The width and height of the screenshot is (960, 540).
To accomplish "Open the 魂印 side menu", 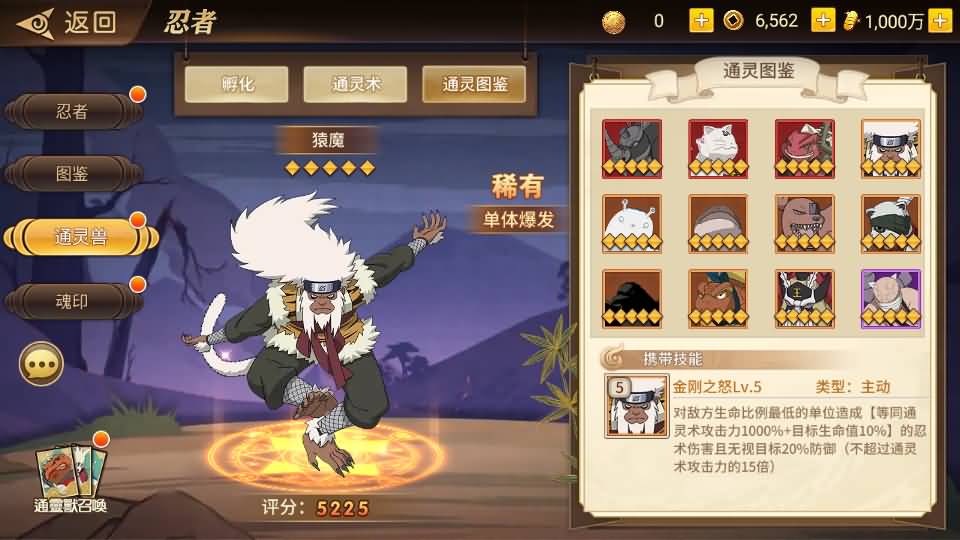I will pos(73,301).
